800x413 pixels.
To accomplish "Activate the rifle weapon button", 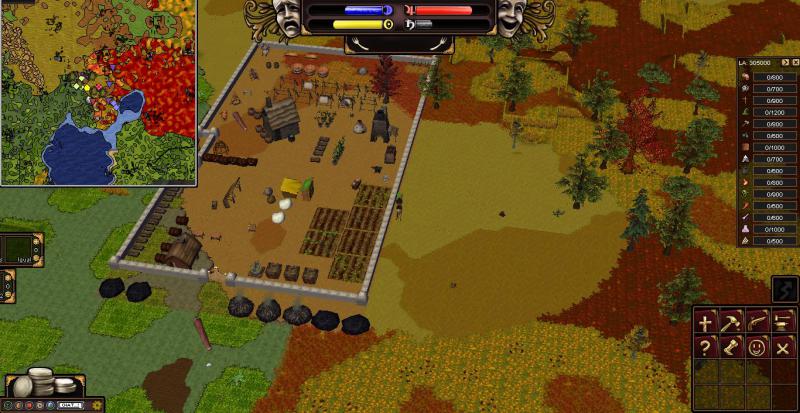I will 756,322.
